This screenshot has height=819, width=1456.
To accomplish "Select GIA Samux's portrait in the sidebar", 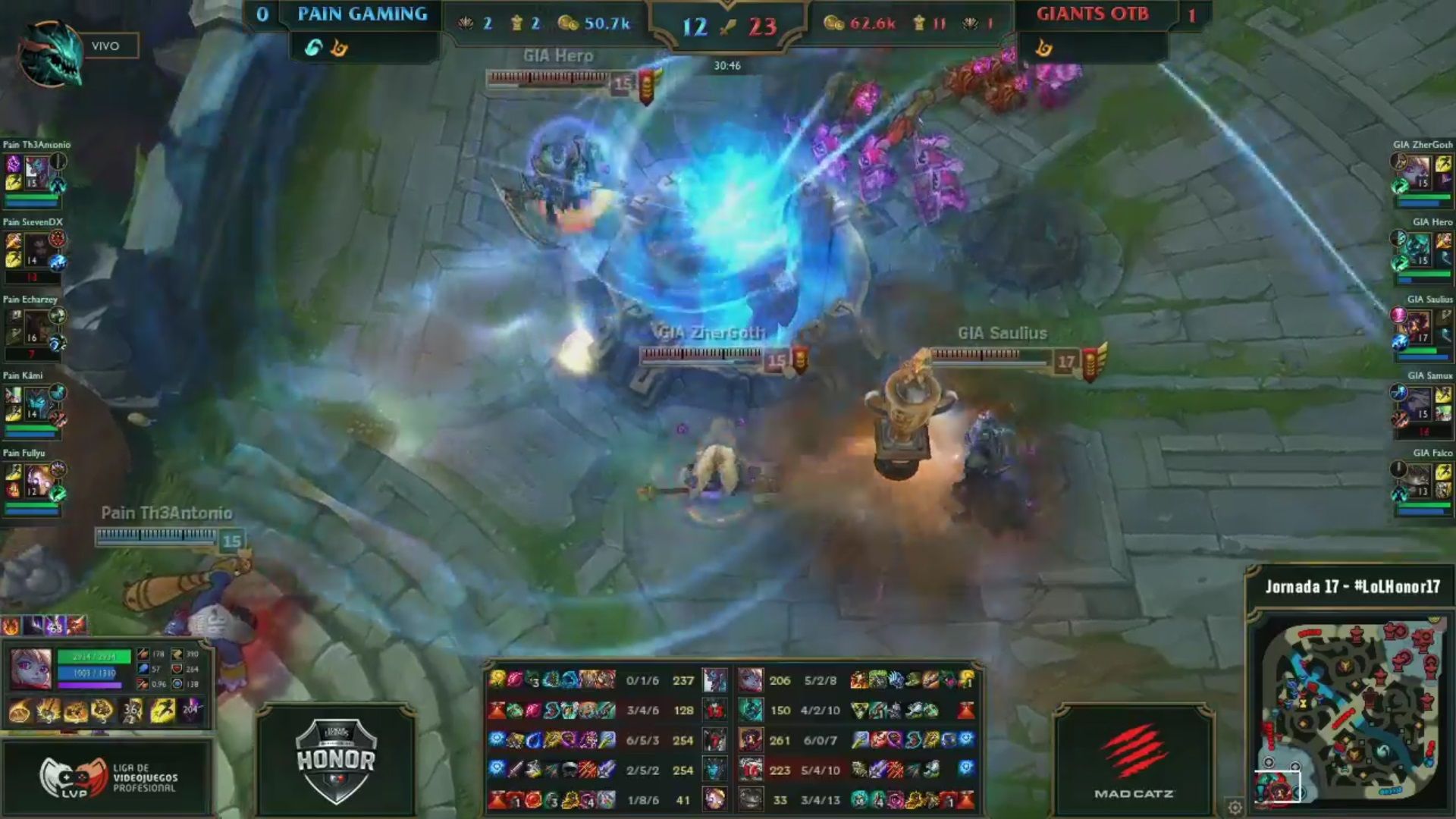I will [x=1420, y=405].
